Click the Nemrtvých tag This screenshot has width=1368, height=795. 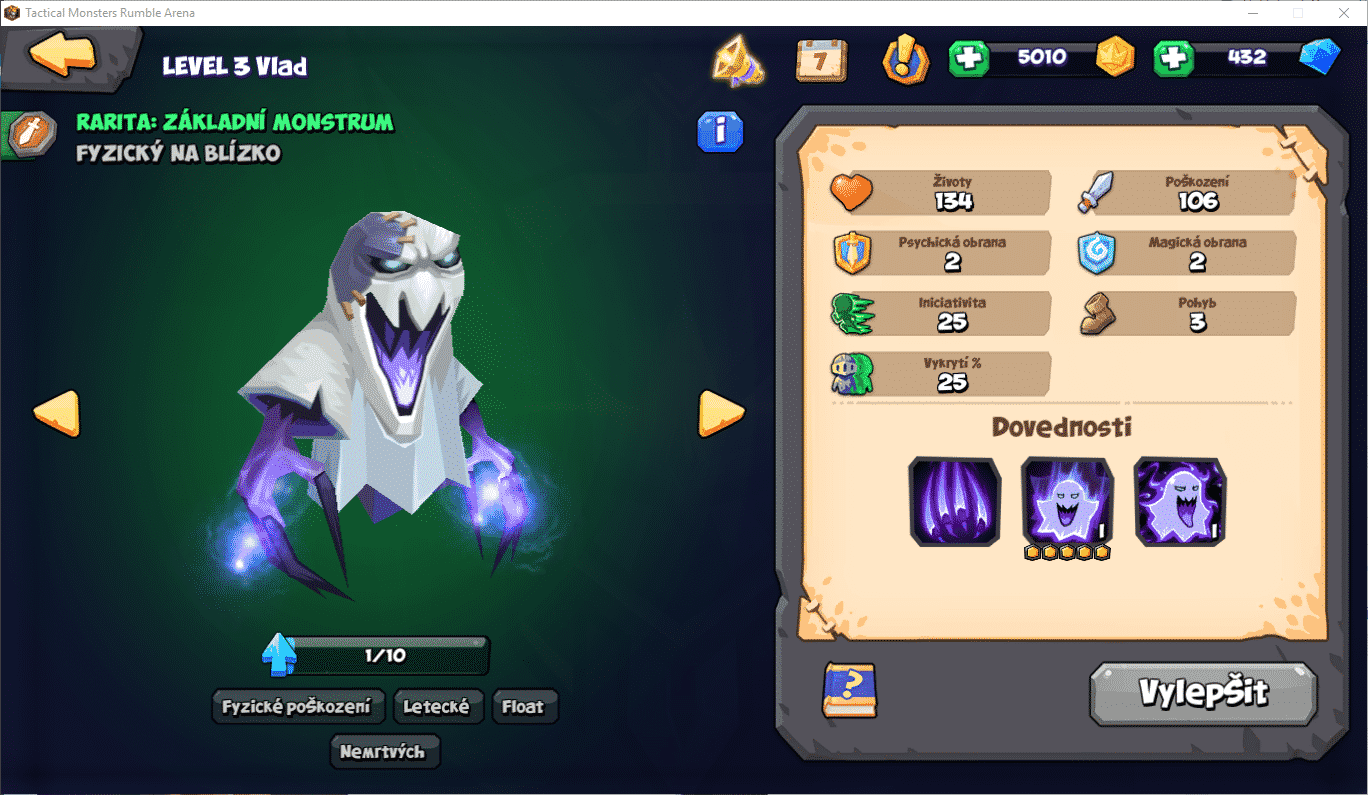pos(382,752)
